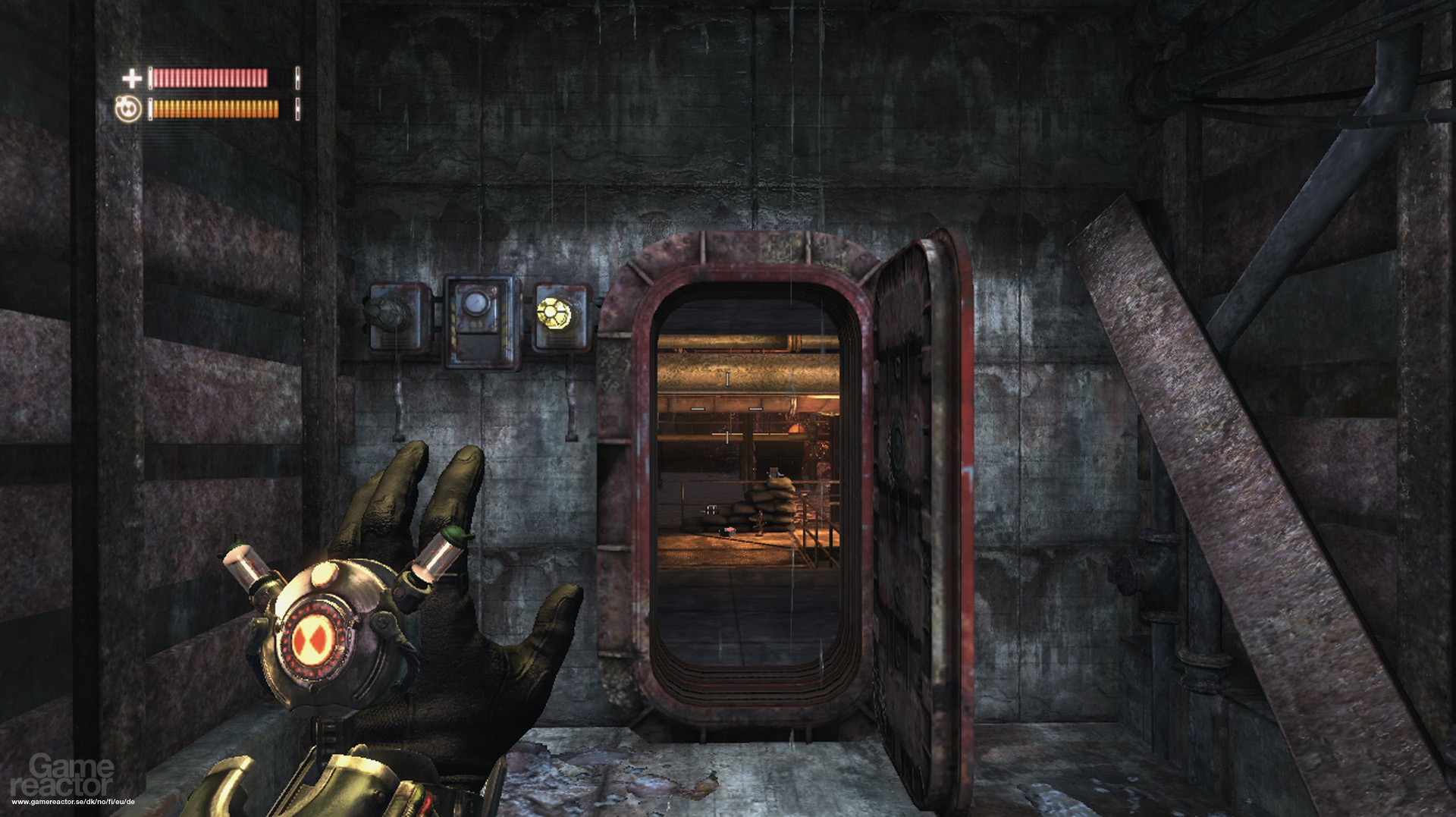Select the circular energy icon beside orange bar

click(x=128, y=109)
